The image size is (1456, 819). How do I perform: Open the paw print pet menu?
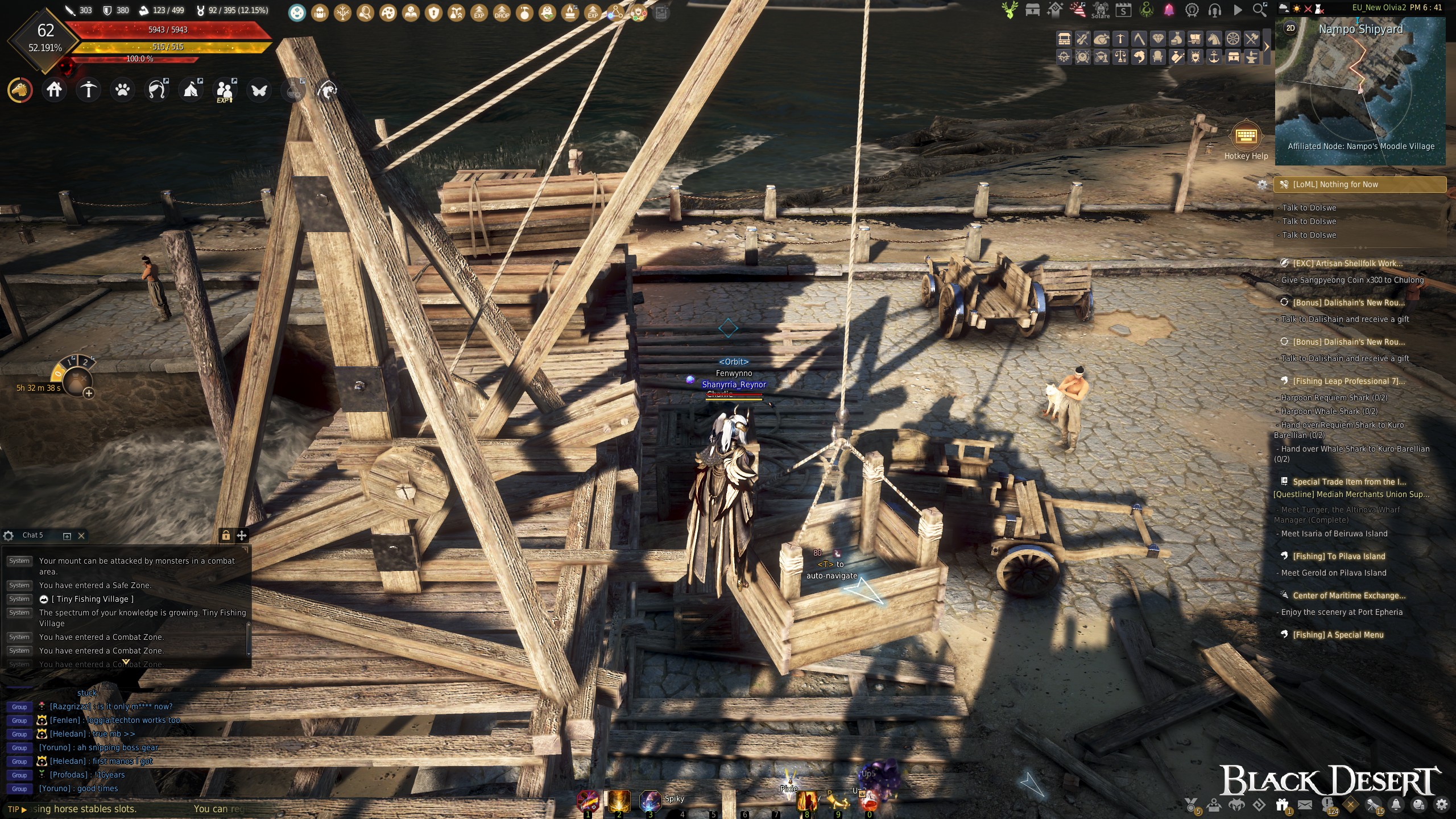point(122,90)
